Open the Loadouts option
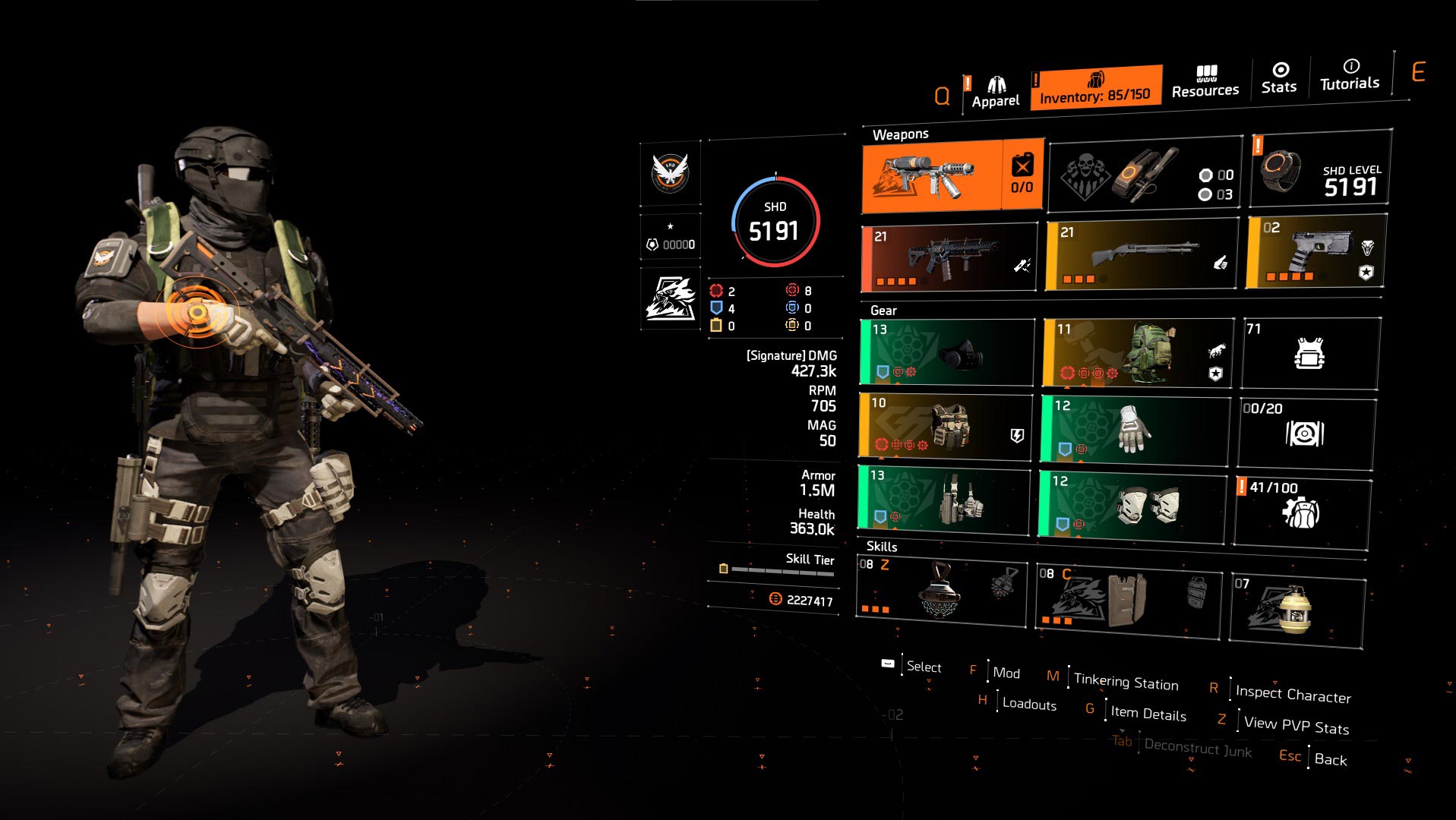Viewport: 1456px width, 820px height. [1028, 704]
